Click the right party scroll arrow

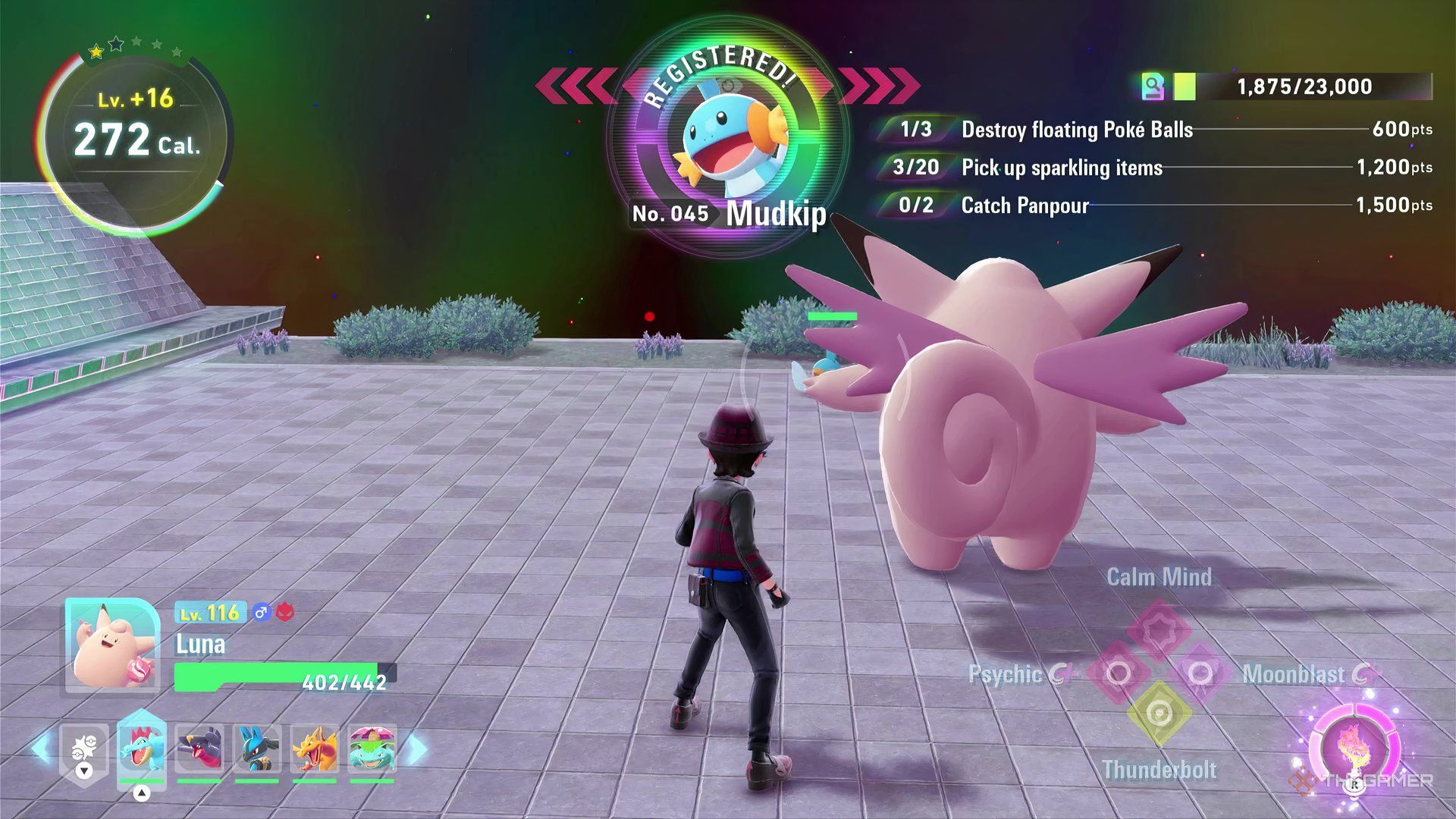pyautogui.click(x=416, y=749)
